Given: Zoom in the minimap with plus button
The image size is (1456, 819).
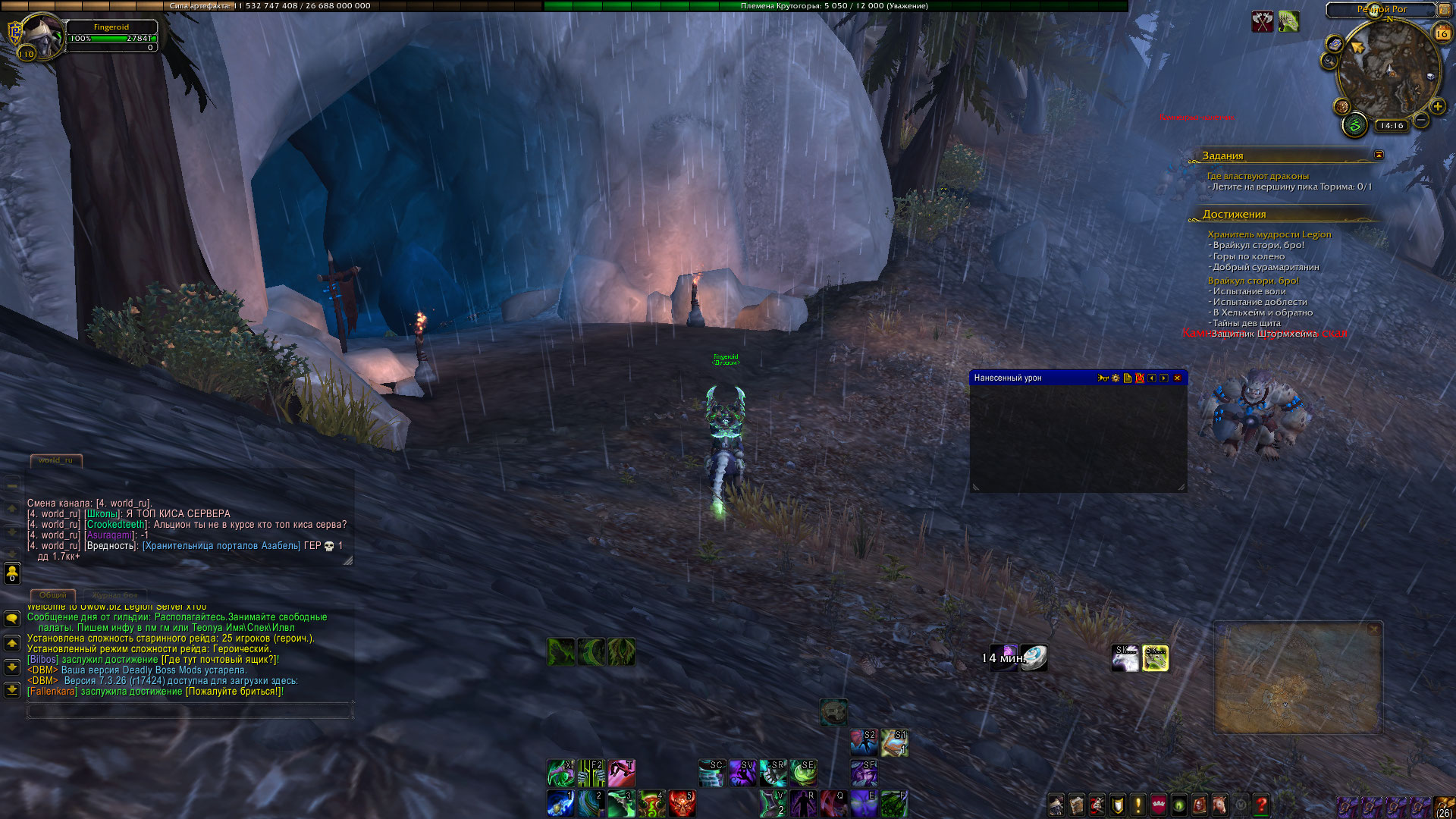Looking at the screenshot, I should click(x=1437, y=107).
